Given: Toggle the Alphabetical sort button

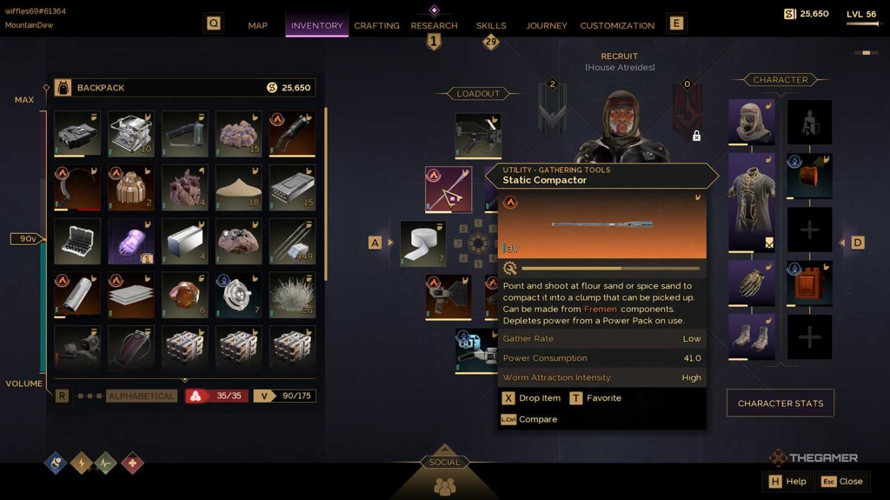Looking at the screenshot, I should pos(141,396).
